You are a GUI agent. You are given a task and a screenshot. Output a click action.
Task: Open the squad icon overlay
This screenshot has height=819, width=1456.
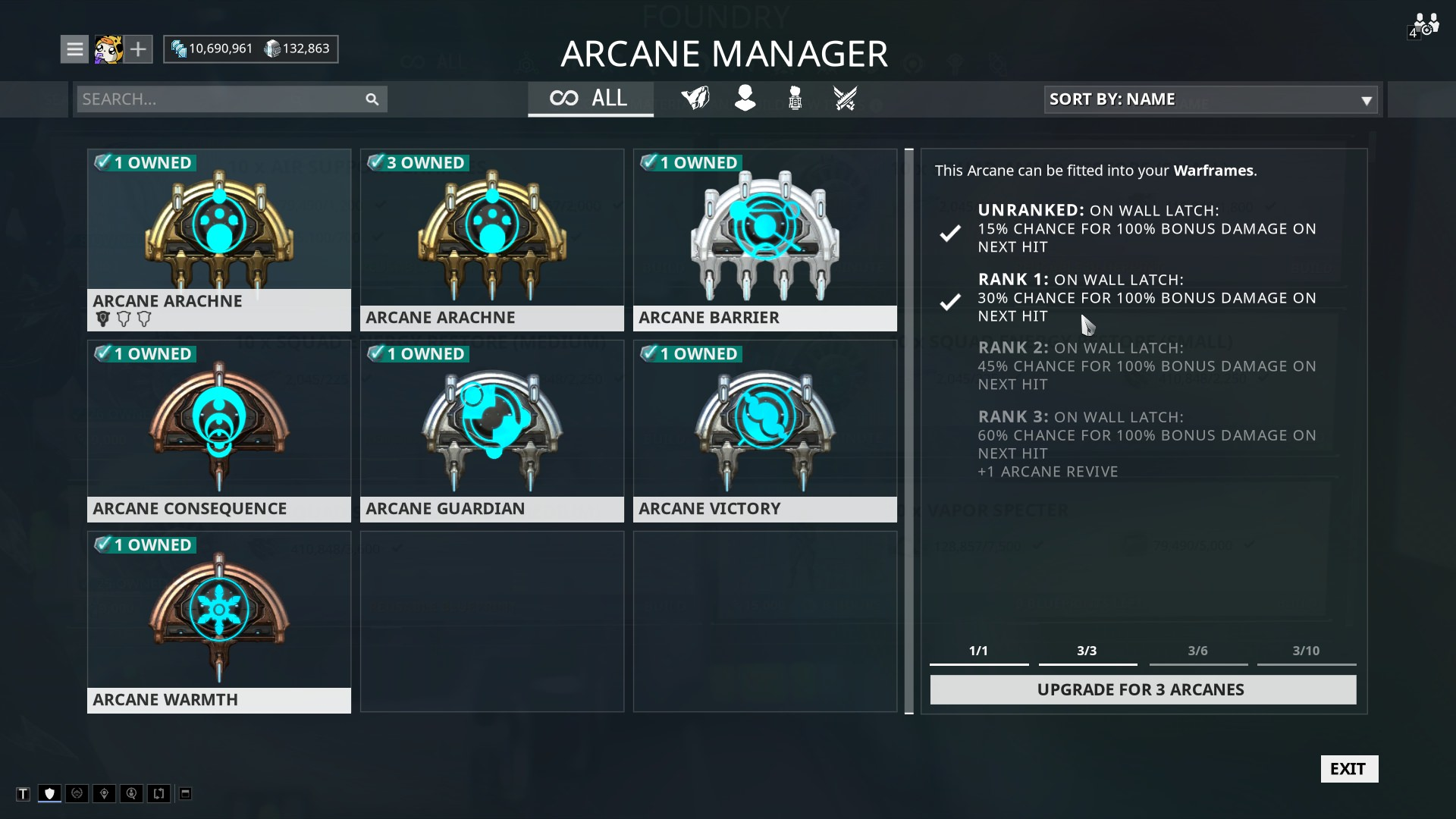coord(1424,25)
